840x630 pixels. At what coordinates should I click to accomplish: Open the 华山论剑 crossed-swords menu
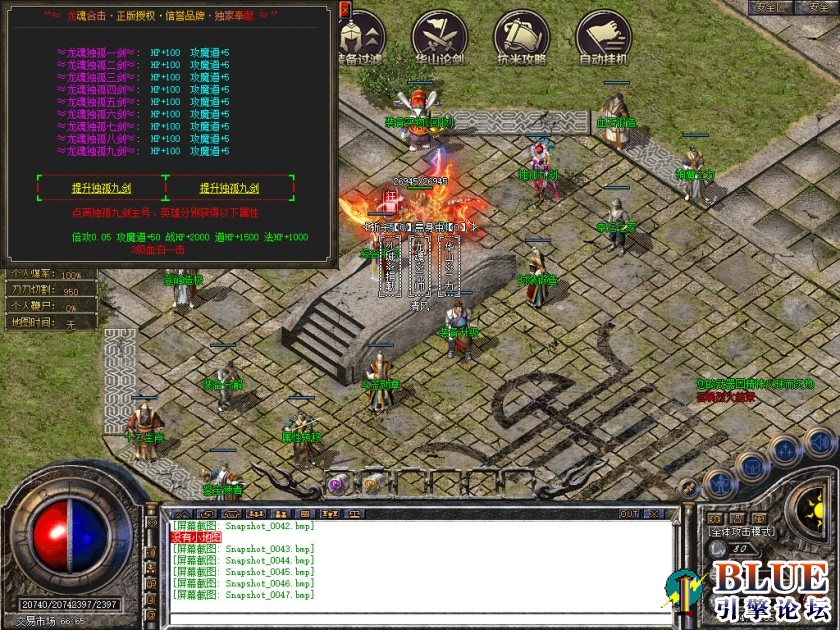coord(440,38)
